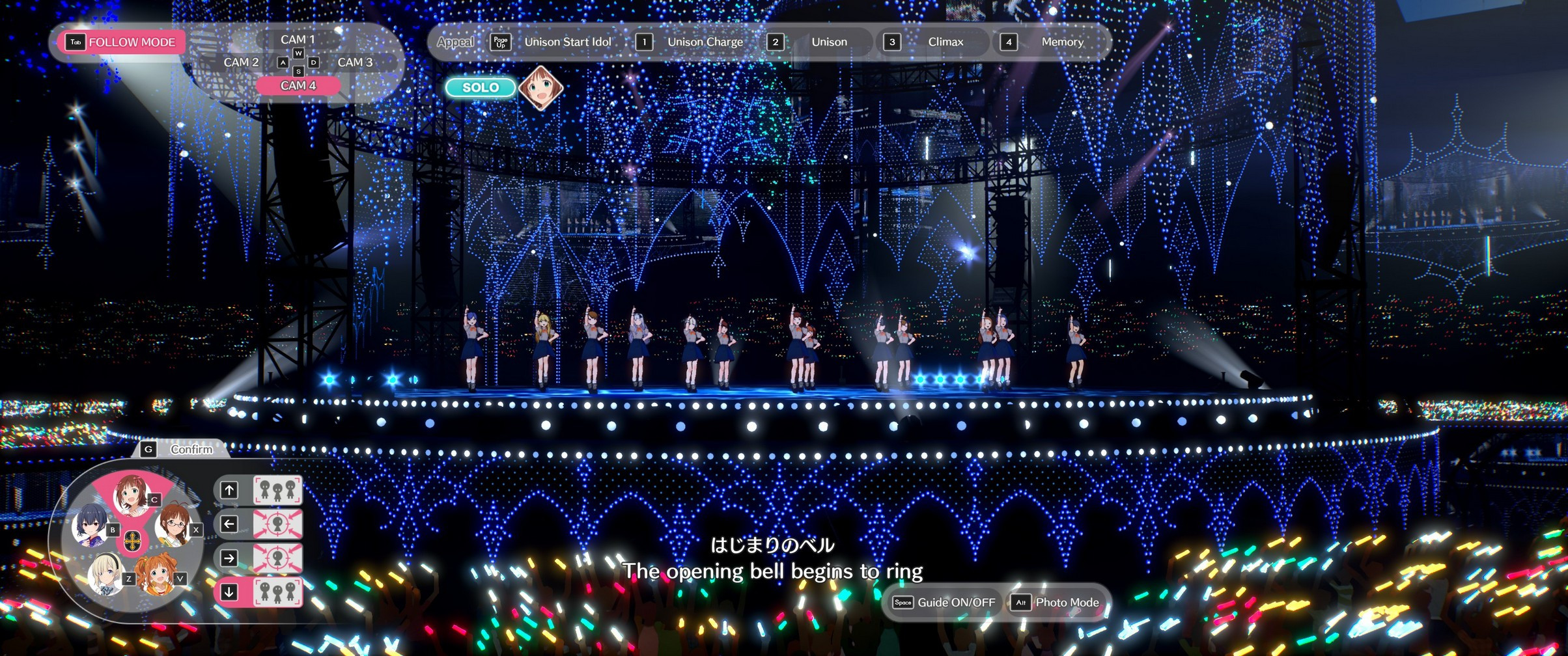Switch to CAM 2
This screenshot has height=656, width=1568.
coord(242,62)
